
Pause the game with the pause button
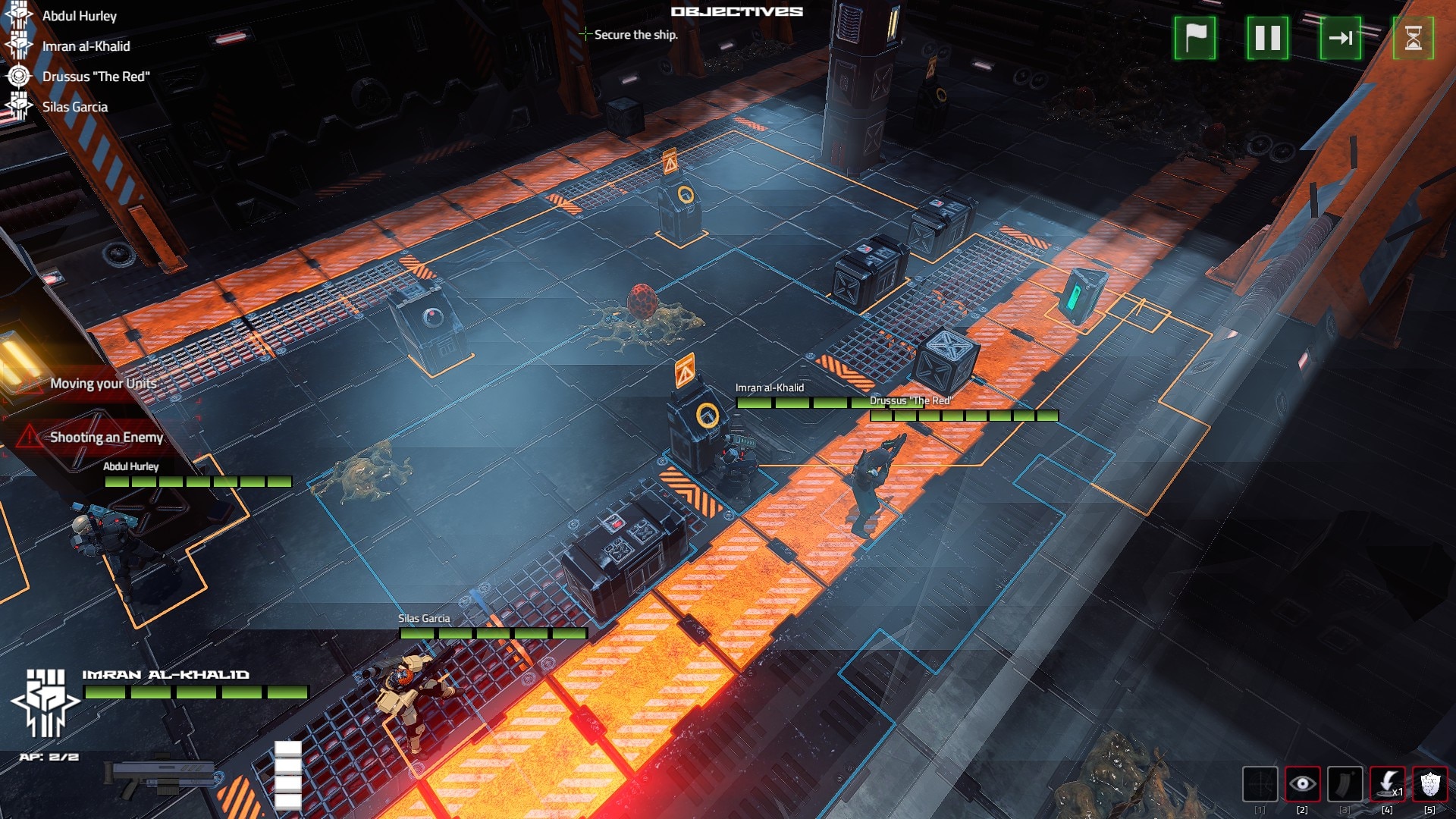click(x=1267, y=38)
